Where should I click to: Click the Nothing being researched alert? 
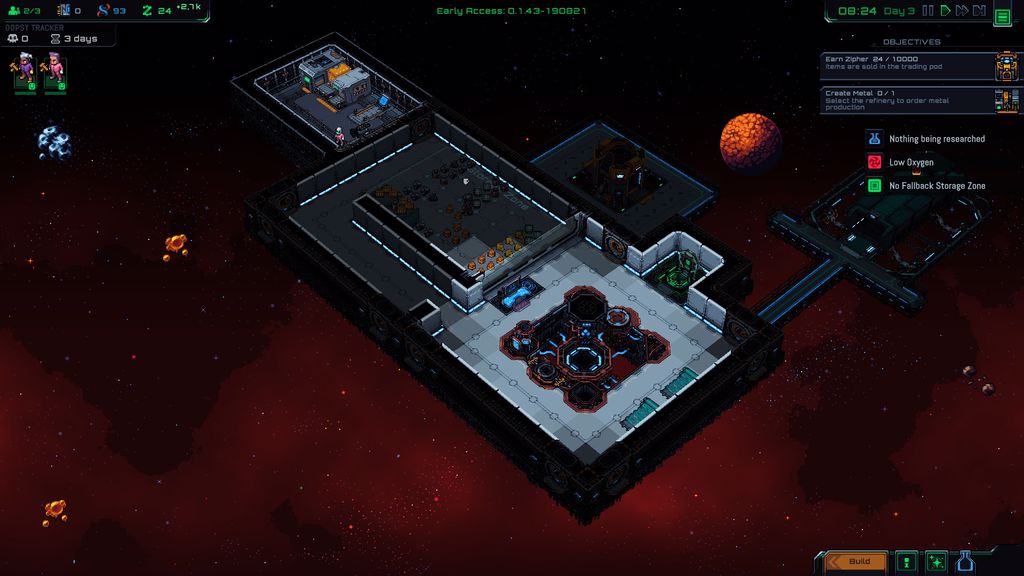click(x=925, y=139)
